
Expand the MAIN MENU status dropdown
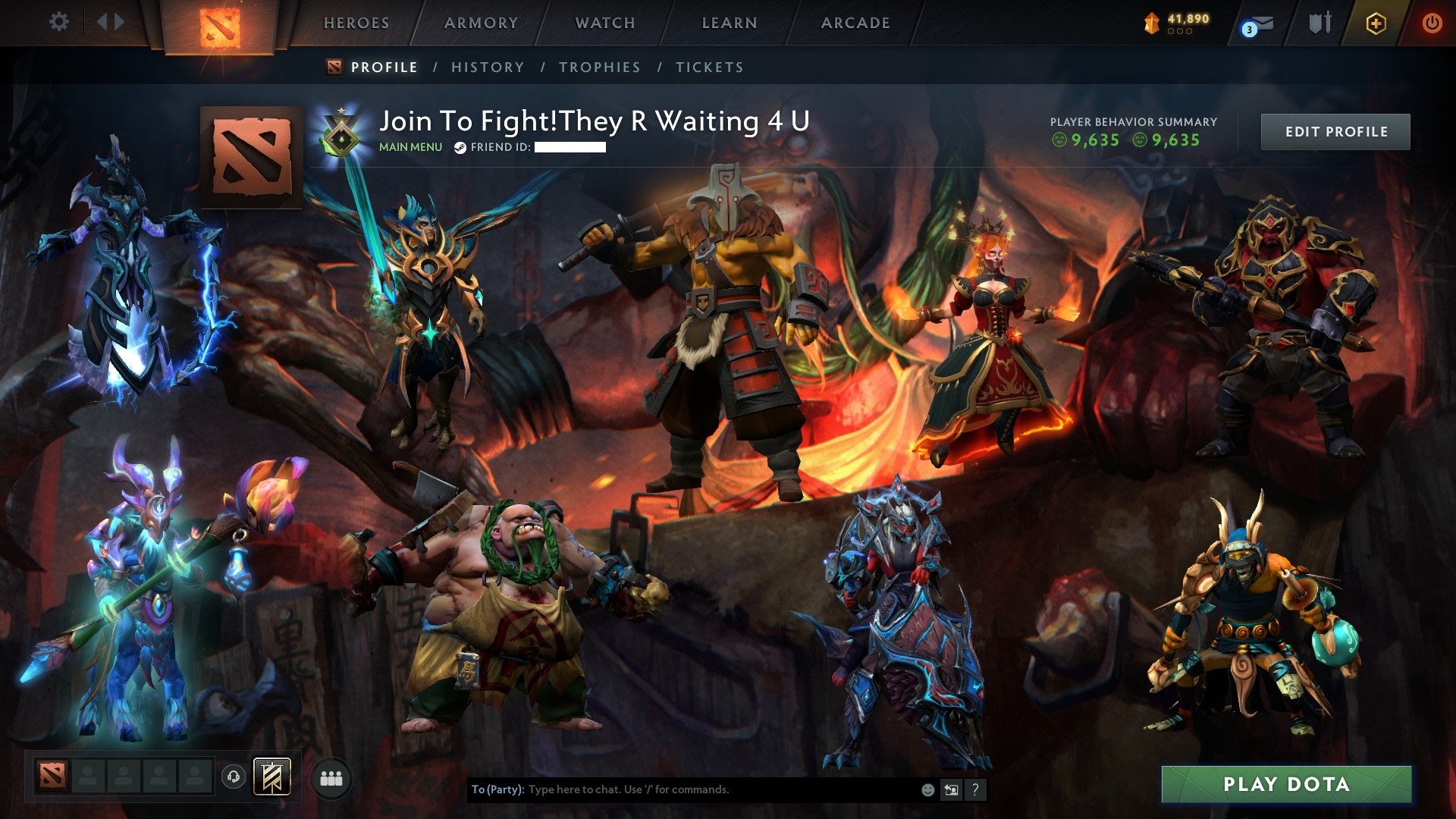click(409, 147)
